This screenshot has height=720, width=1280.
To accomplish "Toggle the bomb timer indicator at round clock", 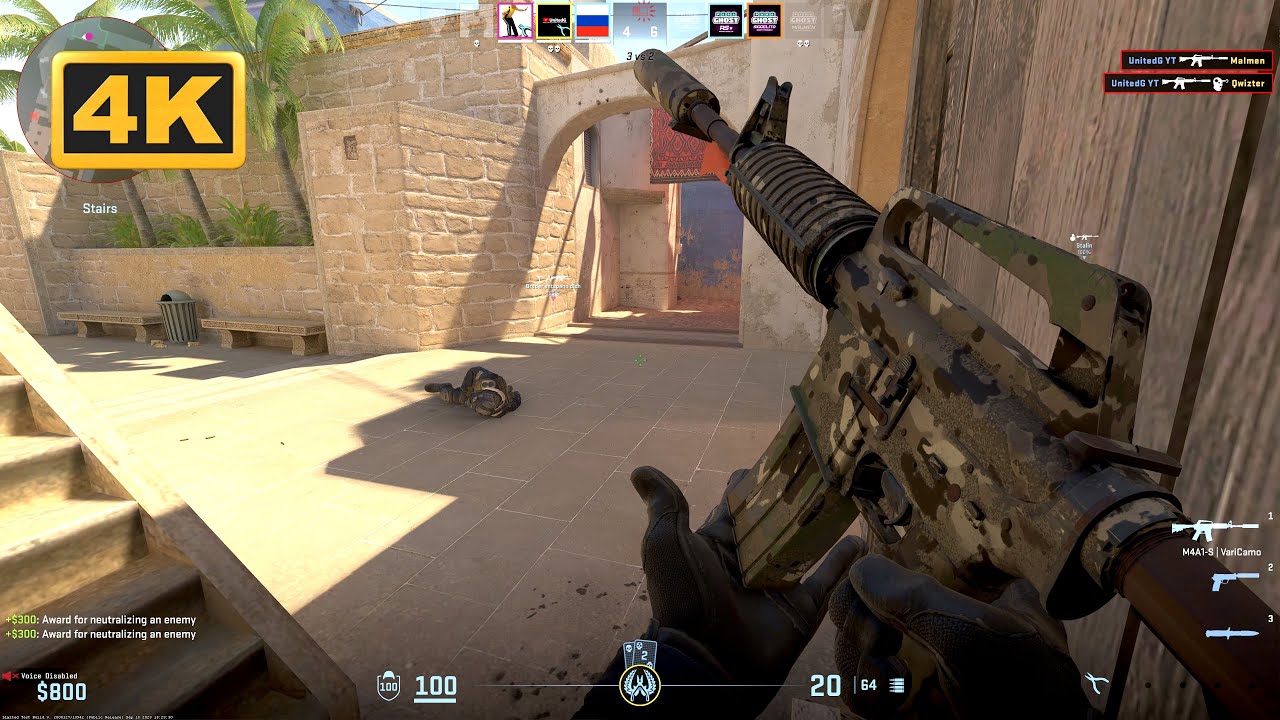I will (638, 12).
